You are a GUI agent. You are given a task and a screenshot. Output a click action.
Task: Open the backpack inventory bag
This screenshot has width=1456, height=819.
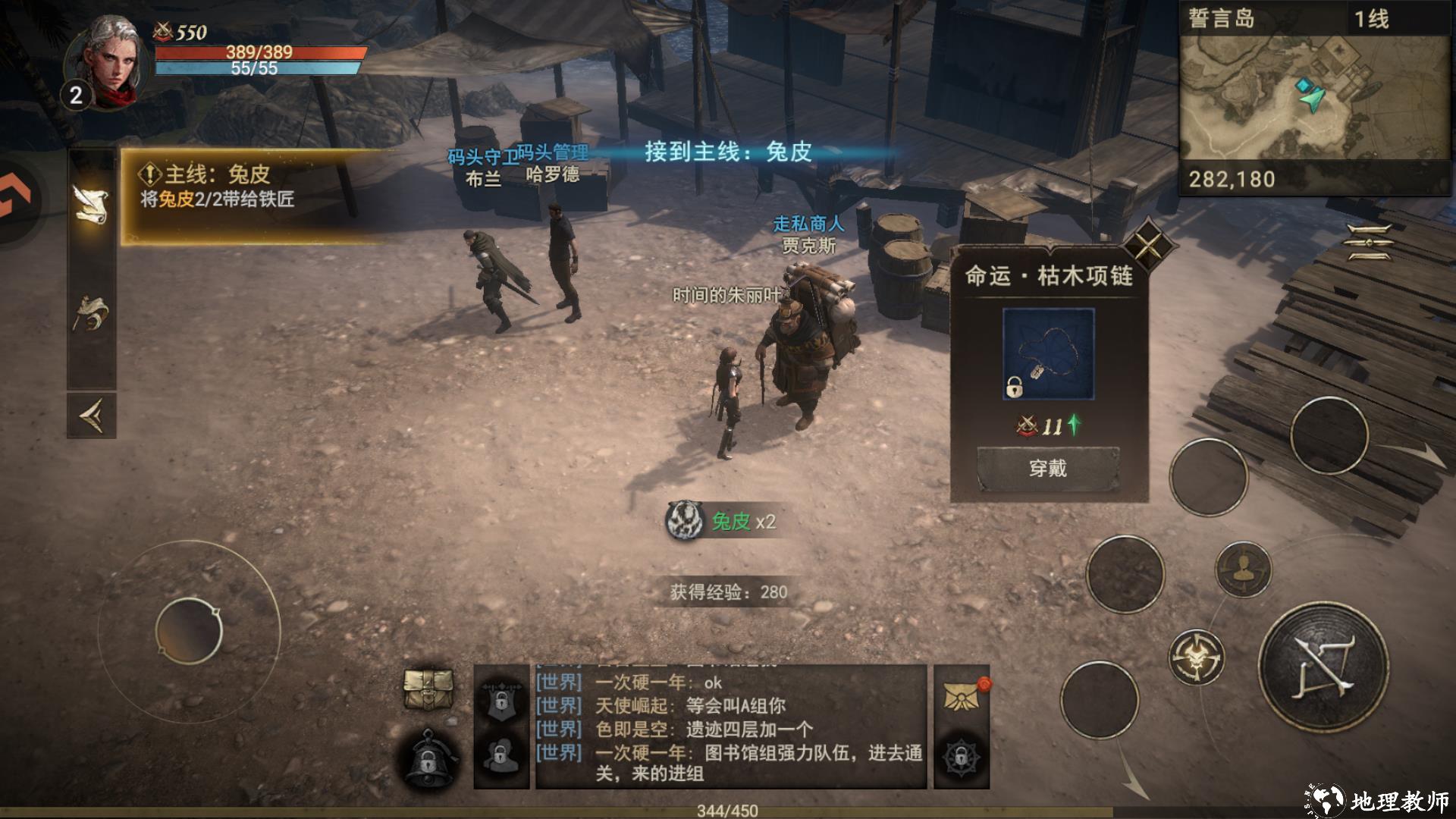pos(428,689)
